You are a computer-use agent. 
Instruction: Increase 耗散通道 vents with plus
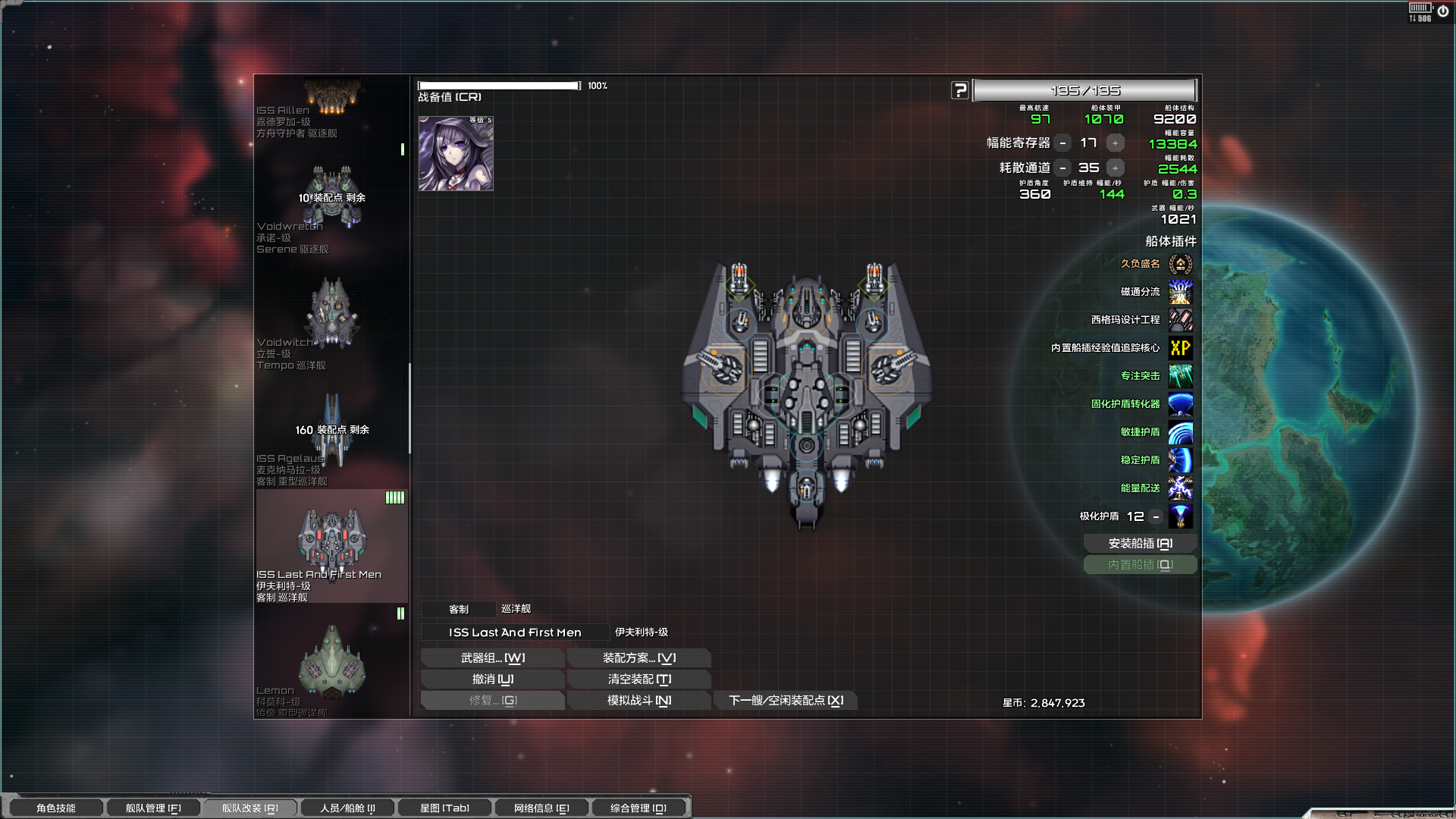point(1115,168)
